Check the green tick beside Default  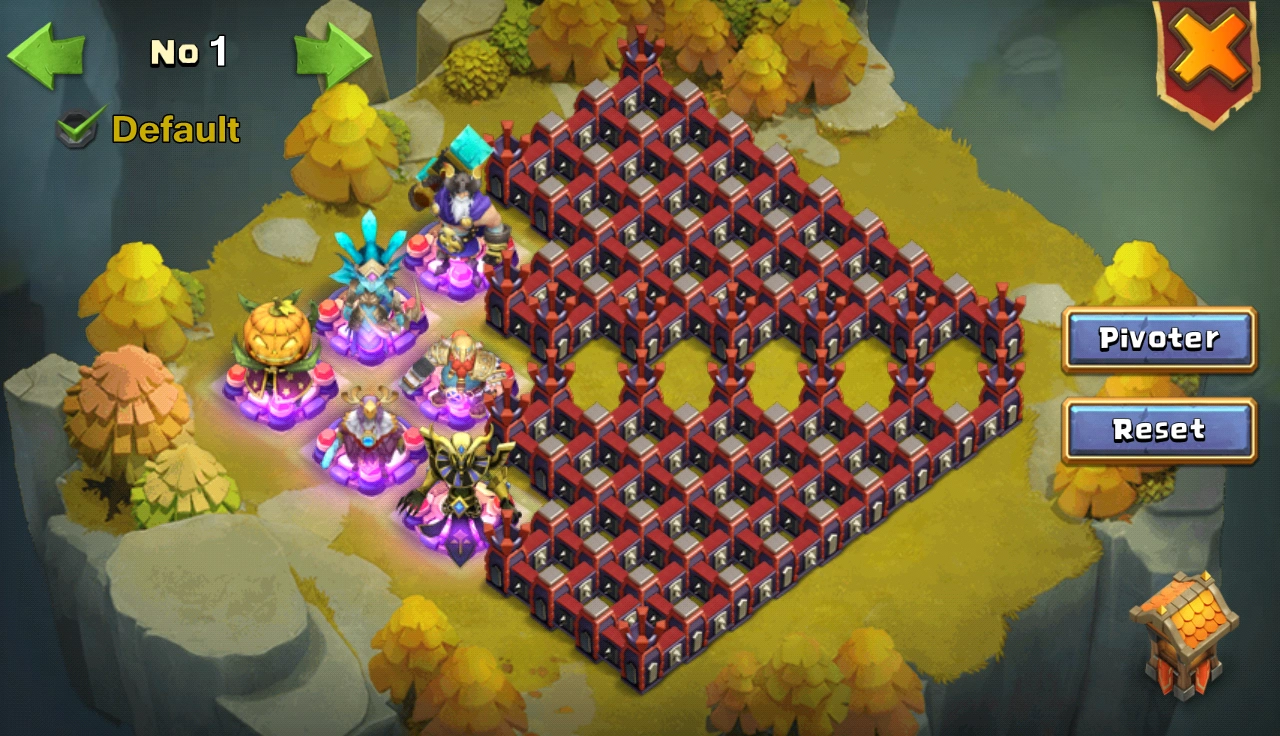coord(75,128)
